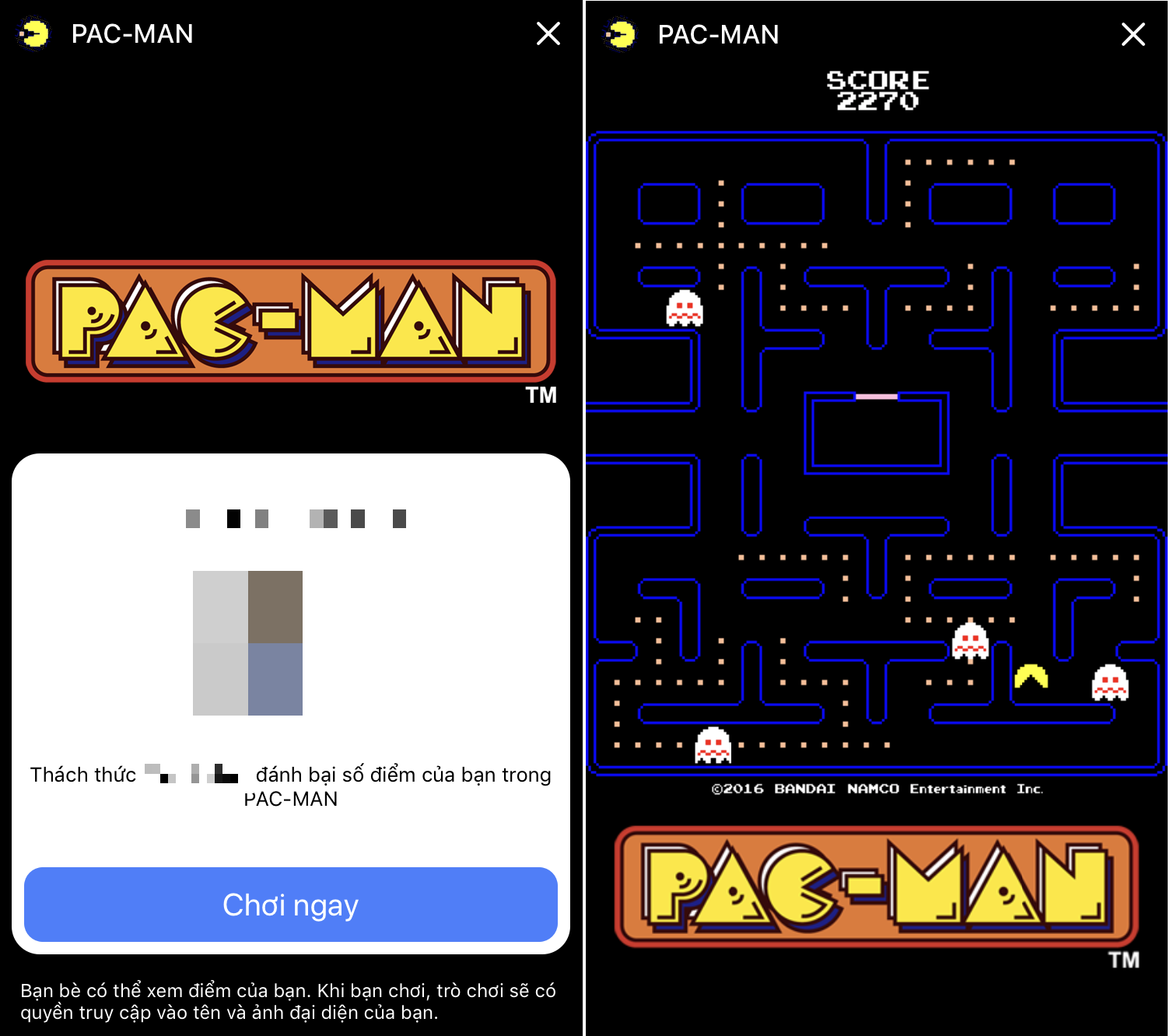Click the SCORE 2270 display

pyautogui.click(x=877, y=87)
